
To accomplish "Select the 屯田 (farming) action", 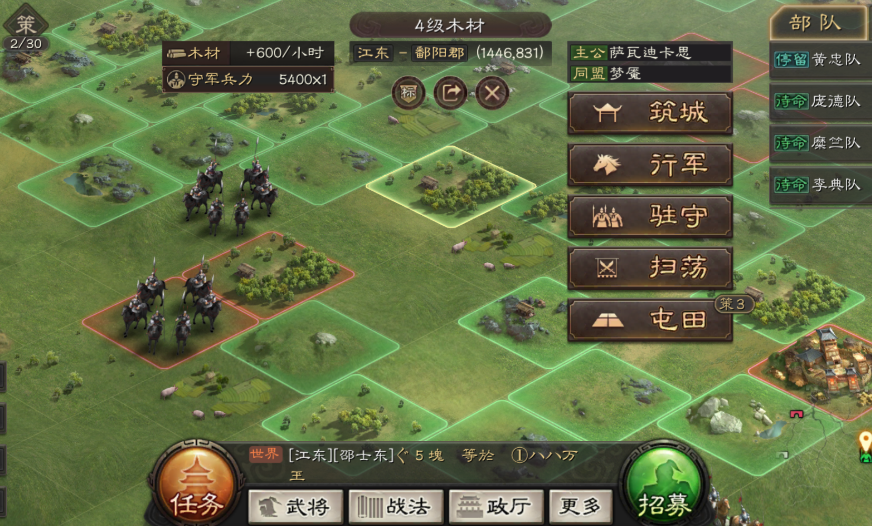I will (x=650, y=320).
